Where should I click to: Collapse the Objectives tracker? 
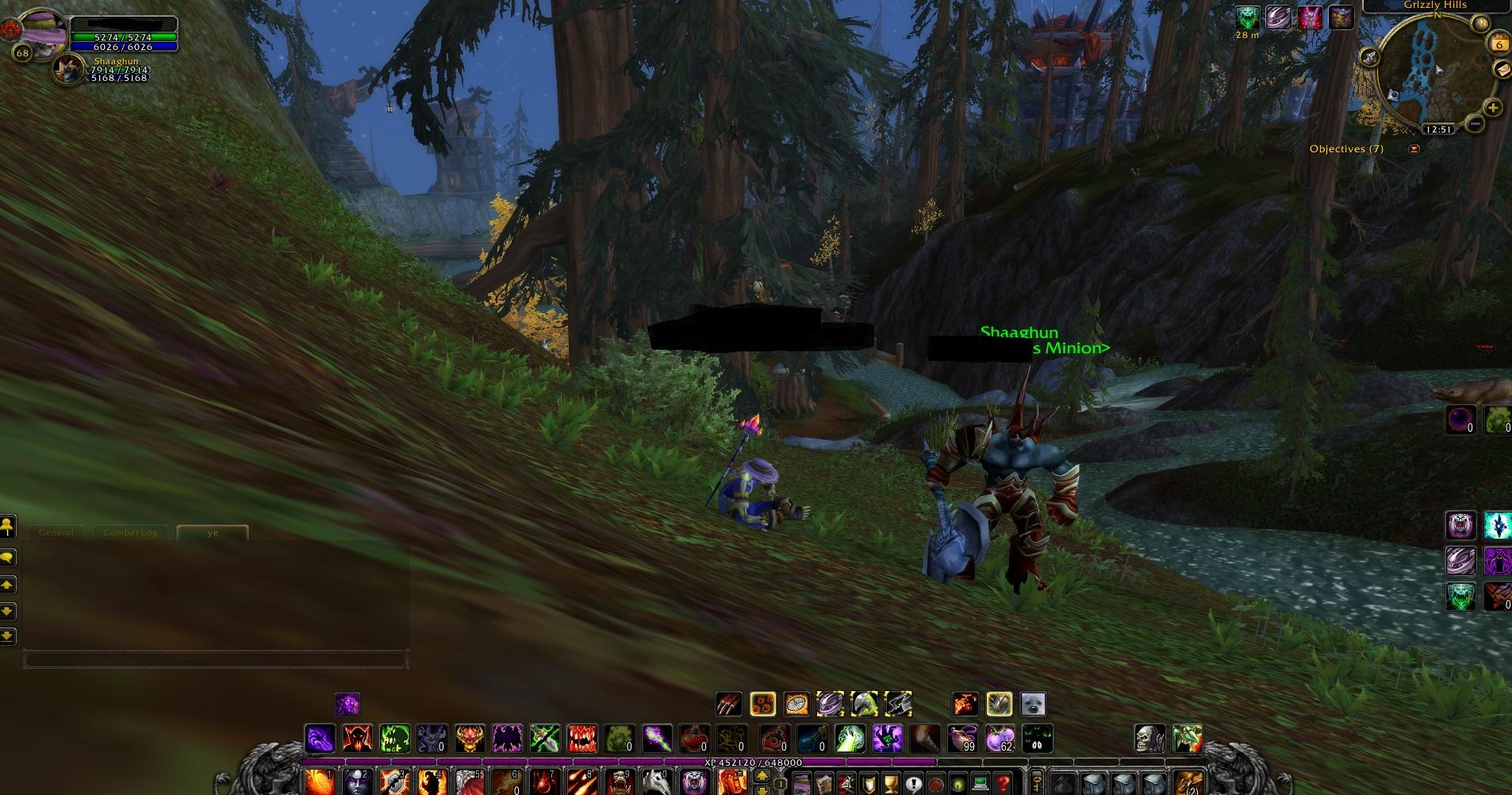coord(1414,148)
